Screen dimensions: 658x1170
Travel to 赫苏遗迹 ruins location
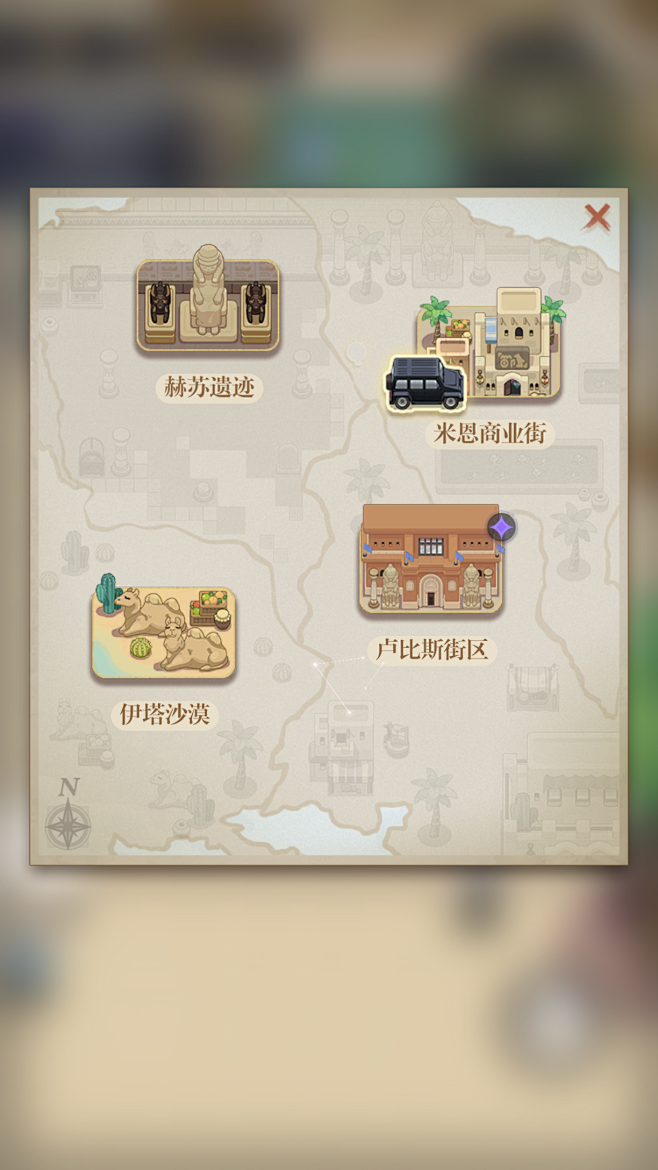(208, 304)
